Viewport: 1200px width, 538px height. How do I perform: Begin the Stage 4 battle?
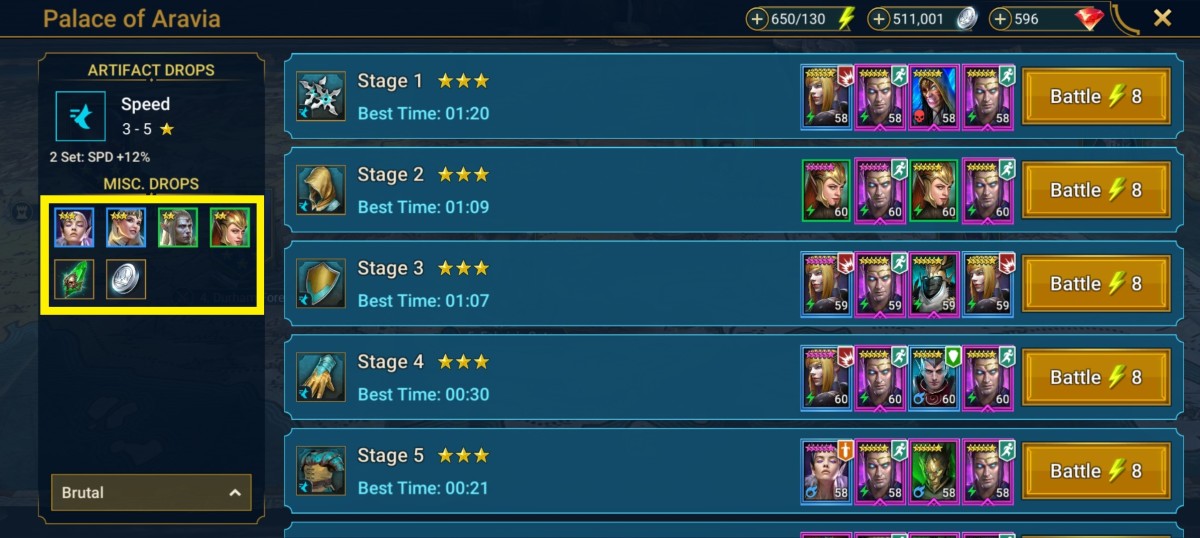[1095, 377]
